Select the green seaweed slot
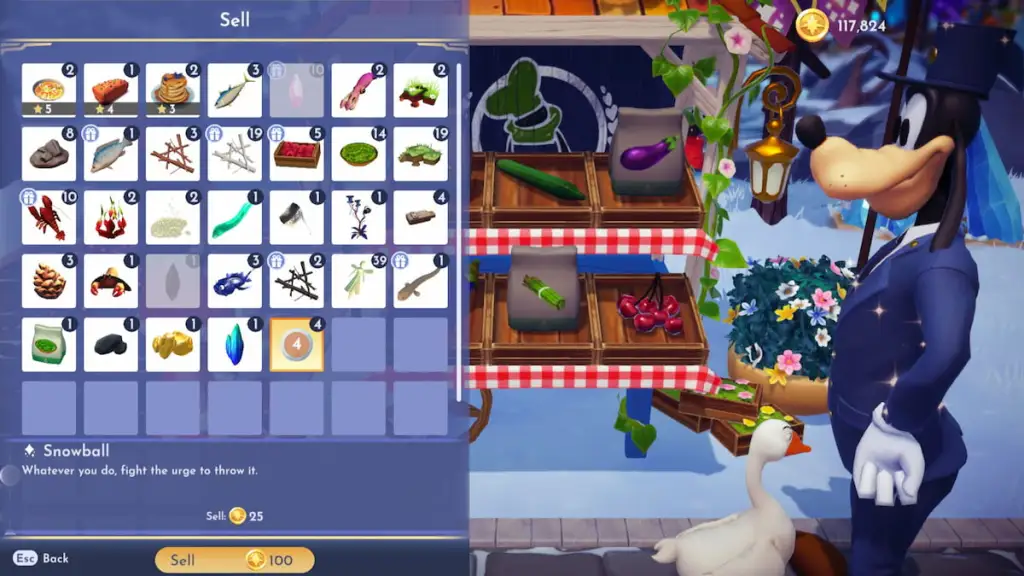1024x576 pixels. (x=234, y=217)
